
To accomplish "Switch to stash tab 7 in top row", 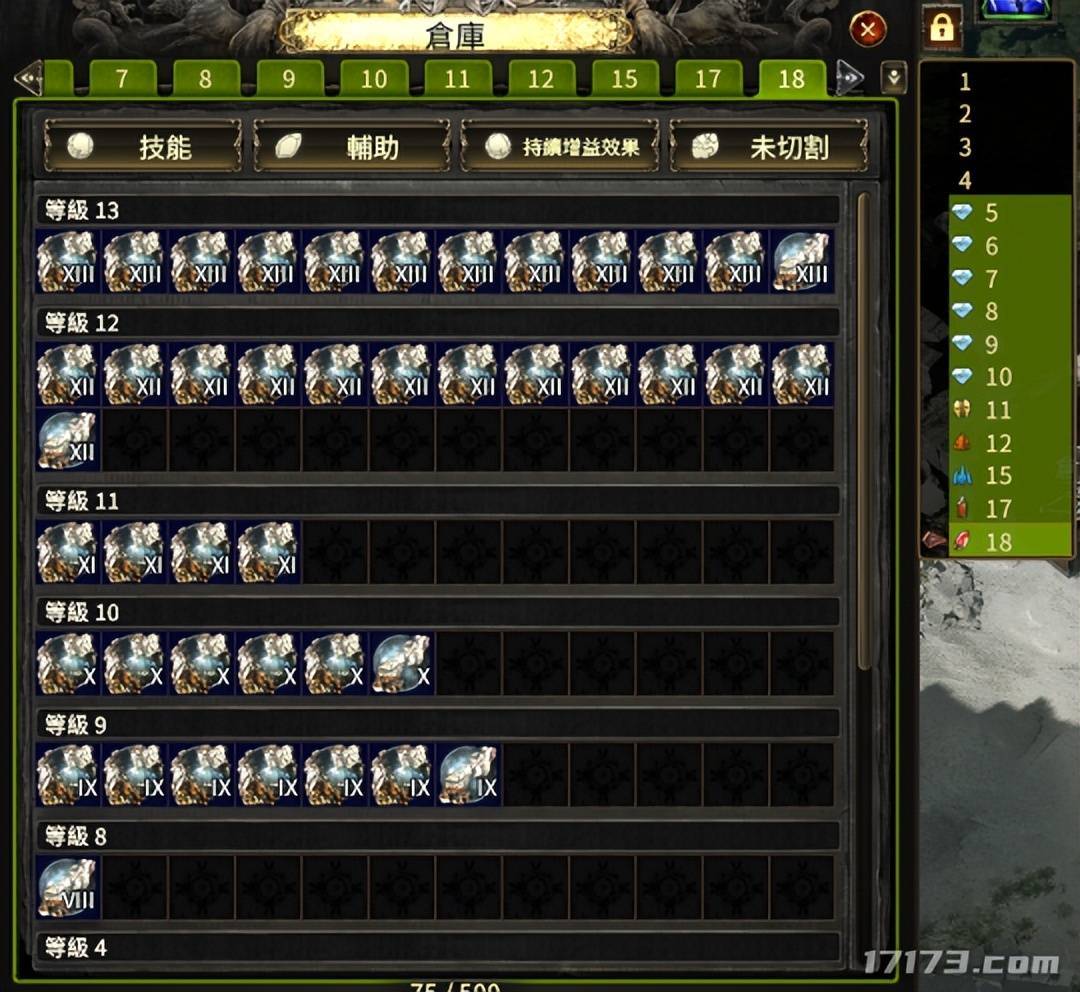I will tap(122, 79).
